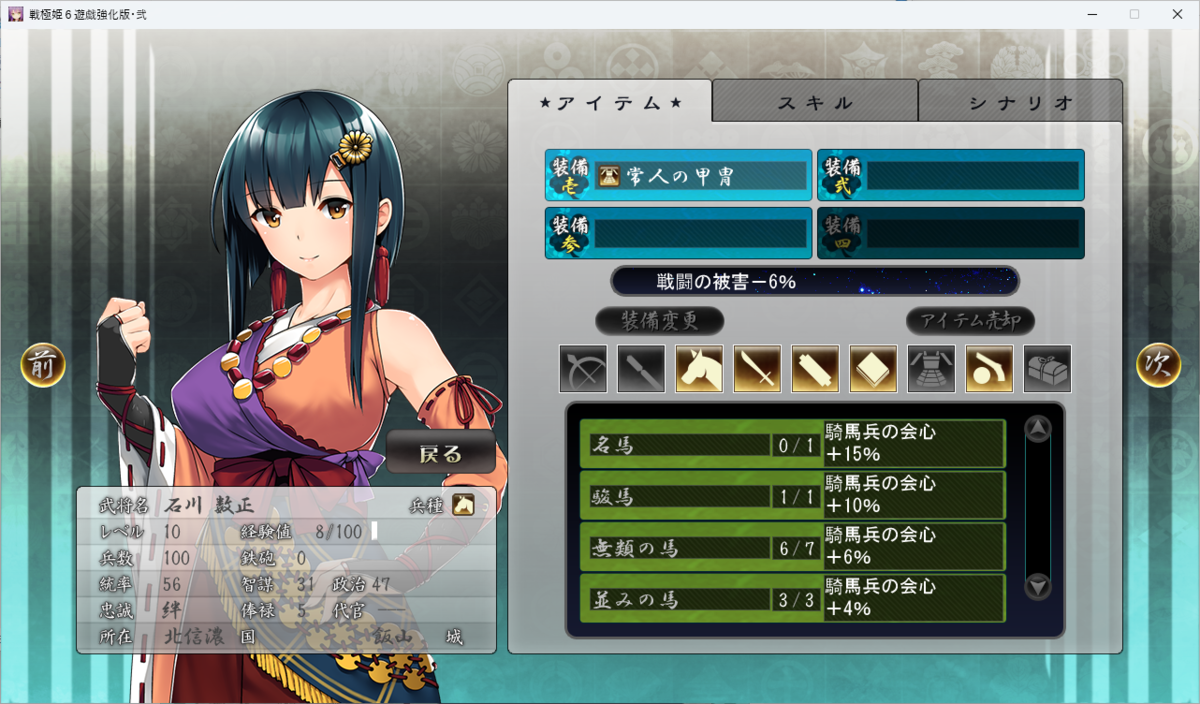
Task: Open the シナリオ tab
Action: tap(1020, 102)
